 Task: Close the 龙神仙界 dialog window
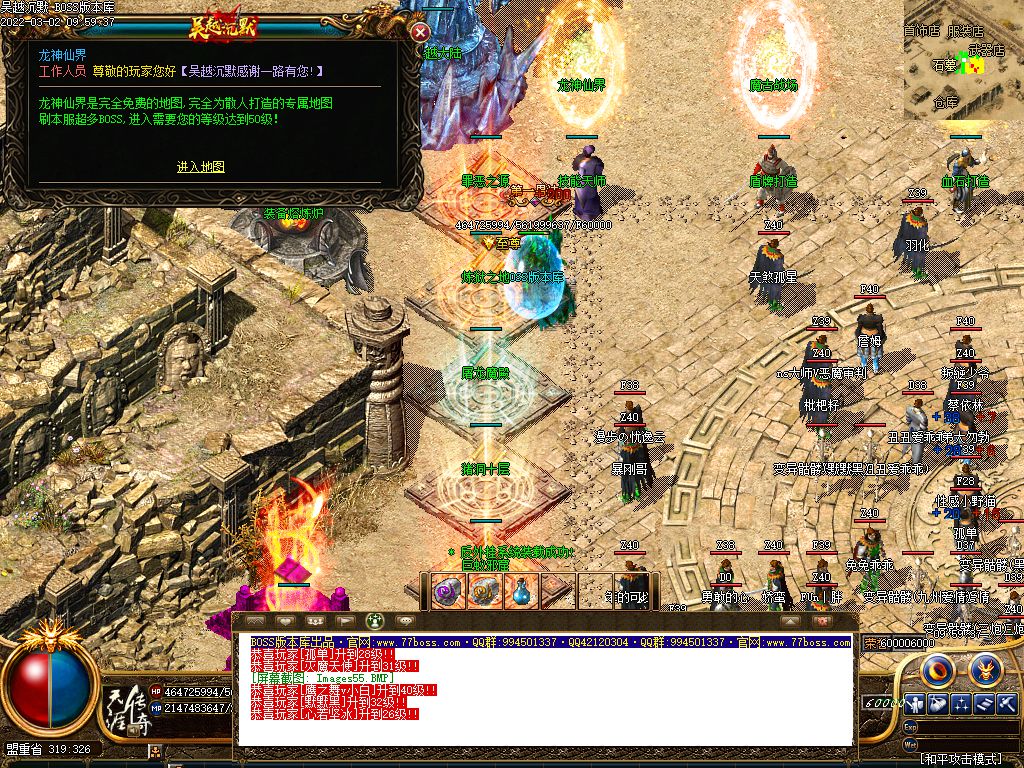(420, 32)
